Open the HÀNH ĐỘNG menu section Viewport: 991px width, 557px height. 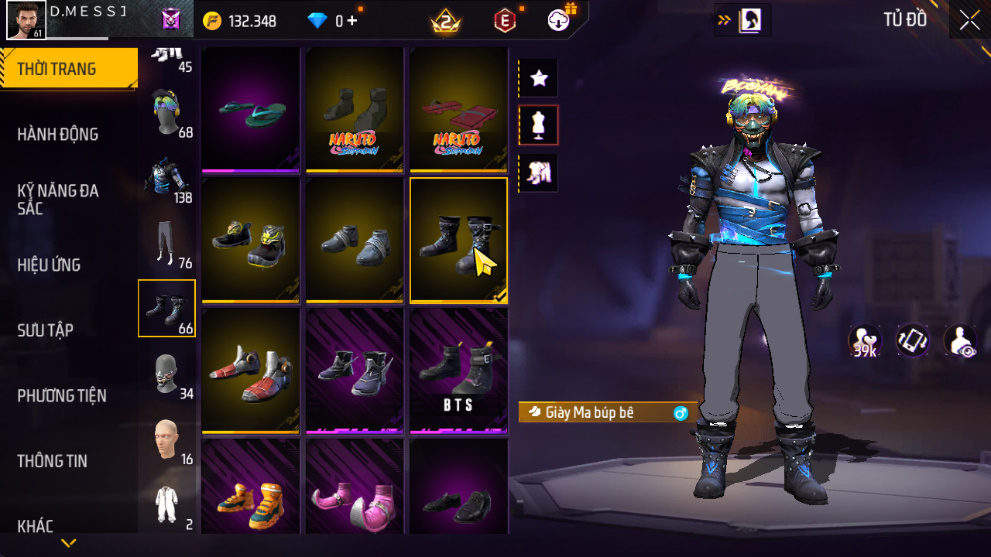(58, 134)
